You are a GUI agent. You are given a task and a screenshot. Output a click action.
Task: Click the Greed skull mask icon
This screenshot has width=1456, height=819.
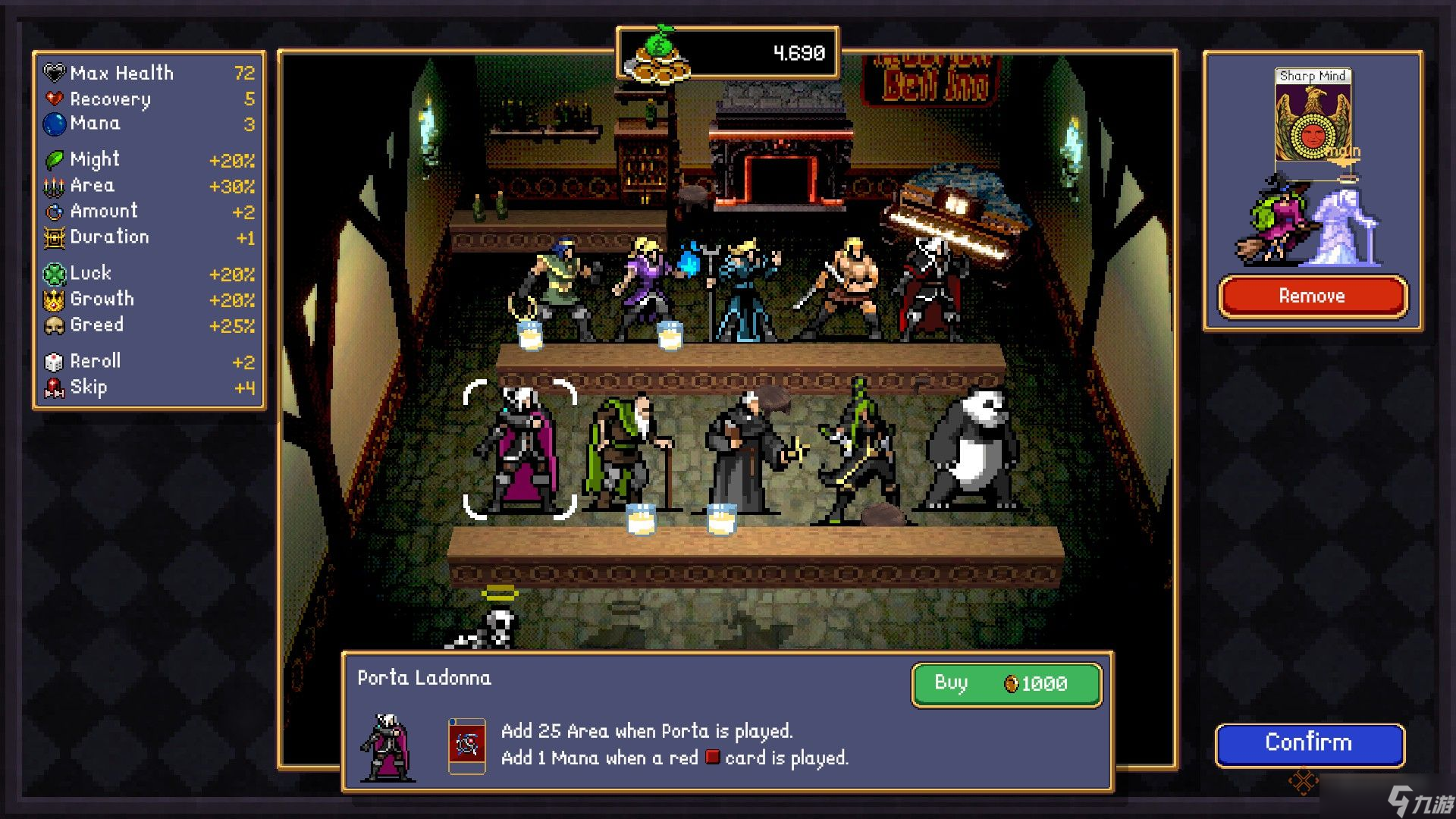[53, 325]
